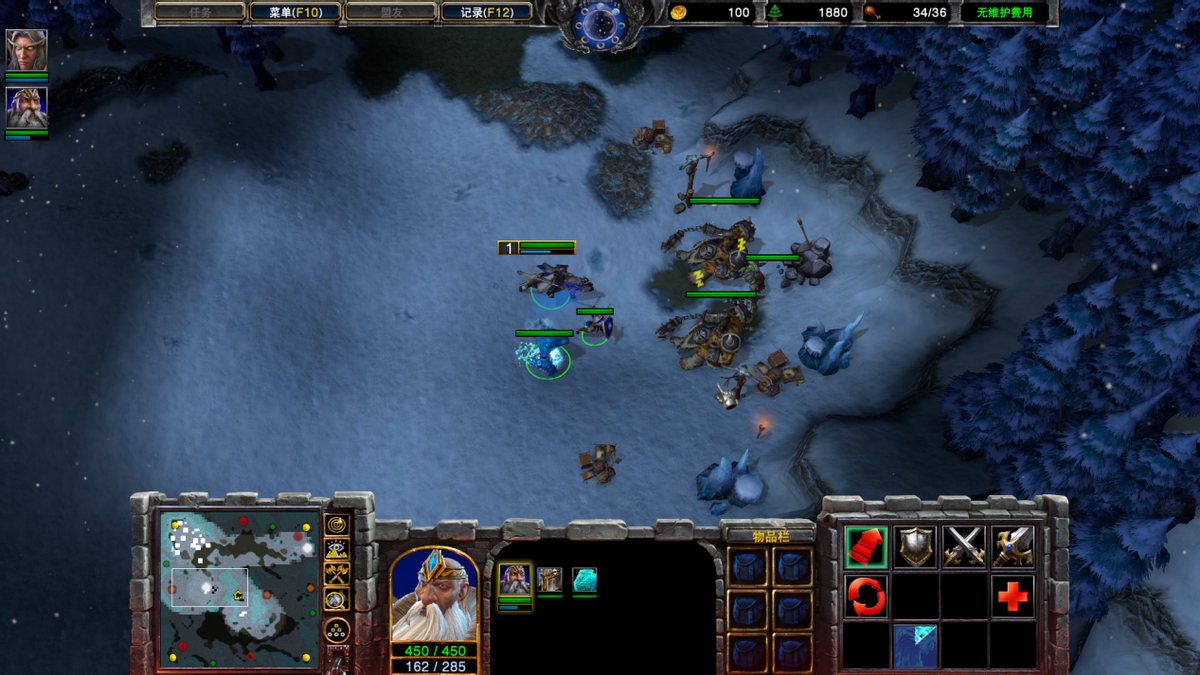Choose the single sword attack command
This screenshot has width=1200, height=675.
(1013, 547)
